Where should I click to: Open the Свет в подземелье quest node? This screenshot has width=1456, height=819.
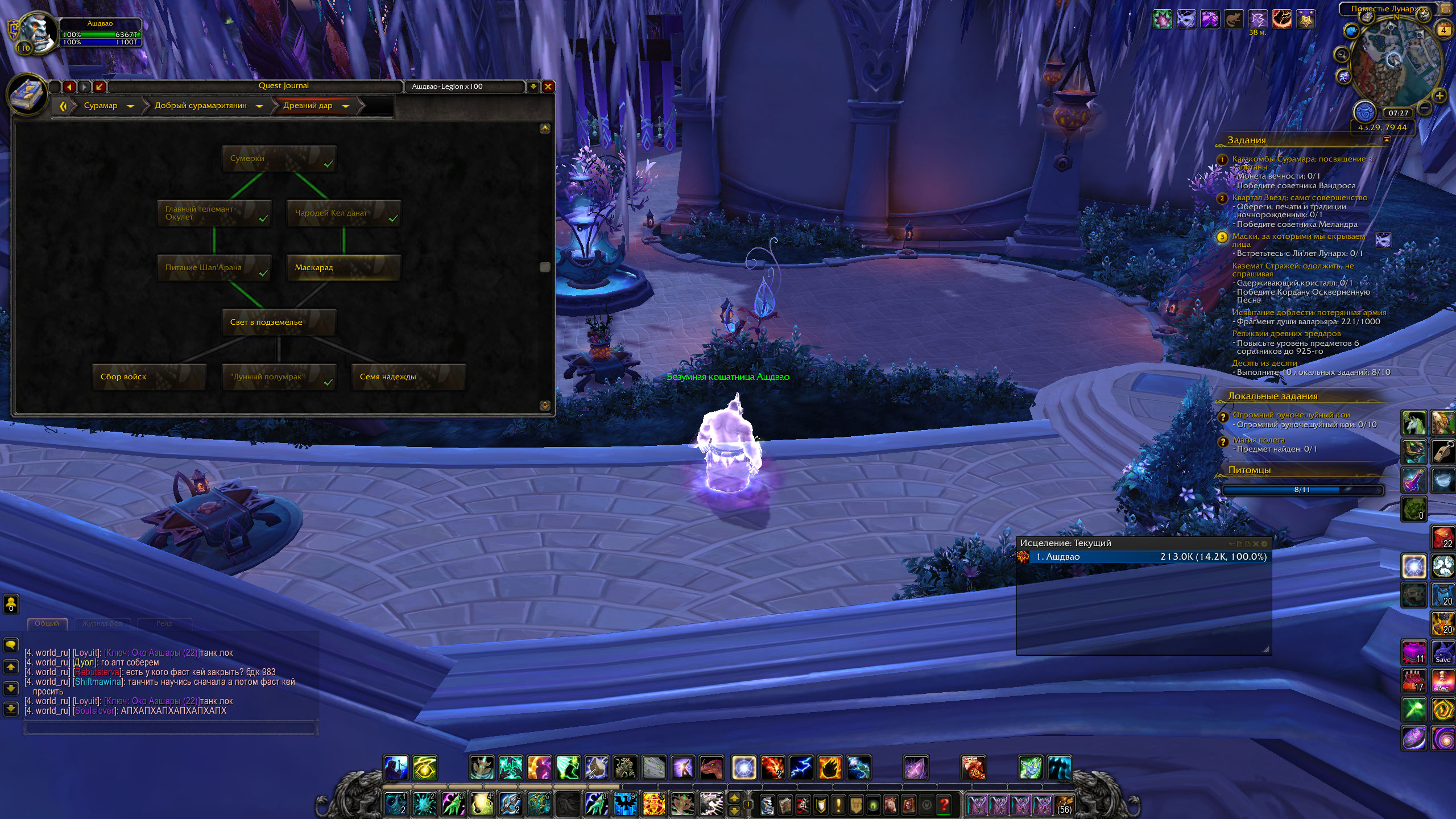click(x=279, y=322)
